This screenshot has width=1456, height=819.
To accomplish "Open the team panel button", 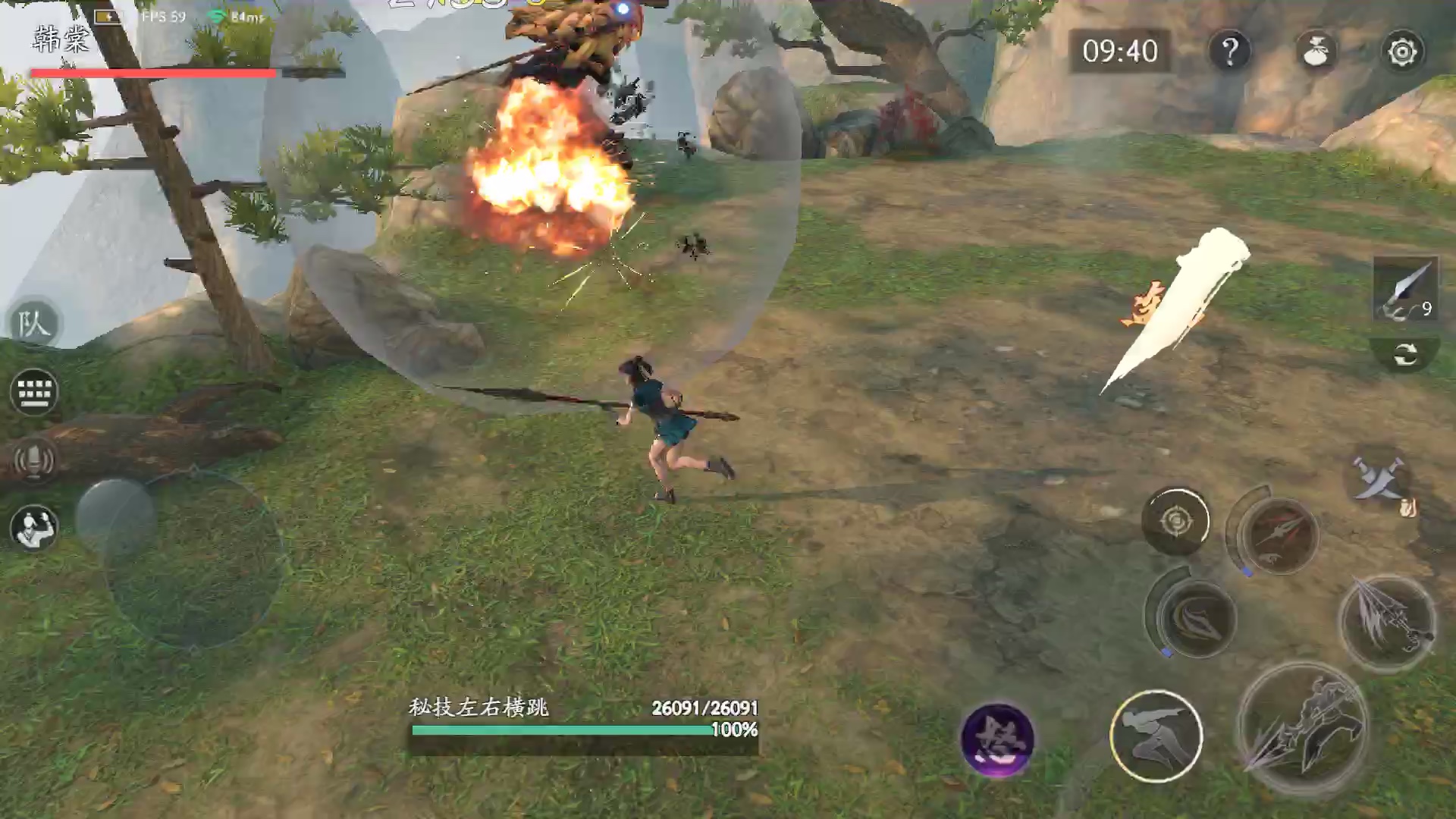I will pos(33,325).
